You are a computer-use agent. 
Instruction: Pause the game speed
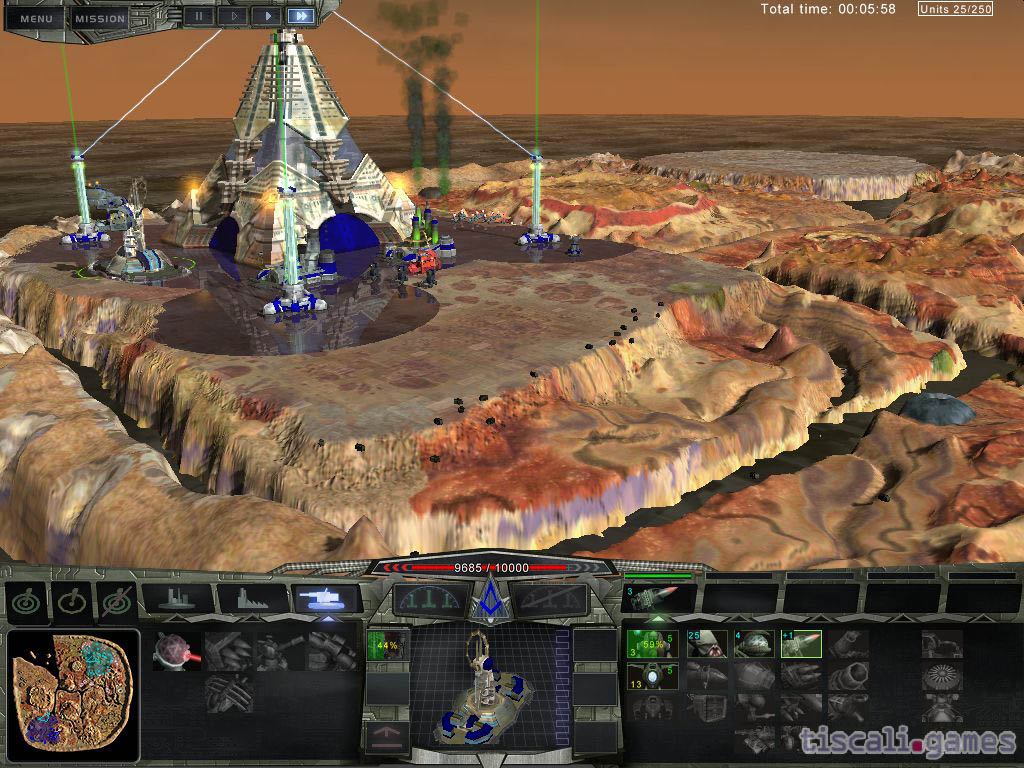(x=200, y=16)
